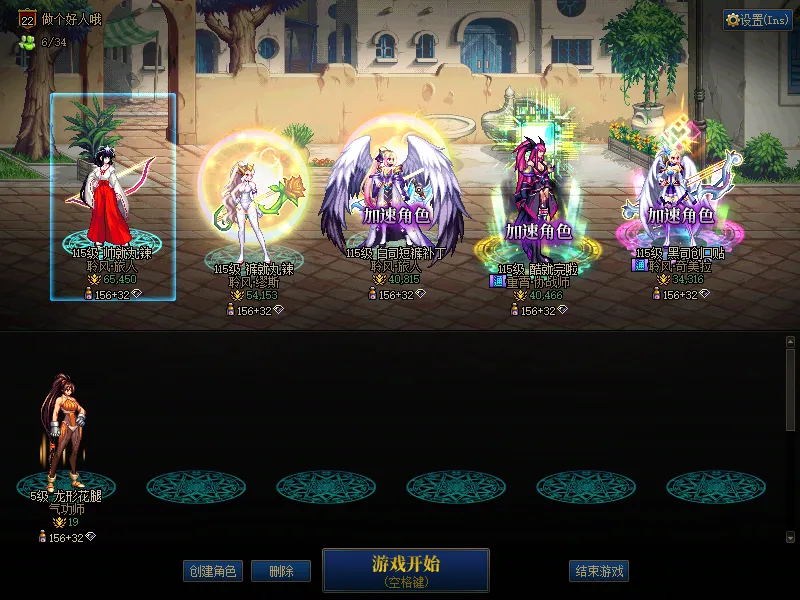Click the 游戏开始 start game button
The width and height of the screenshot is (800, 600).
coord(405,569)
